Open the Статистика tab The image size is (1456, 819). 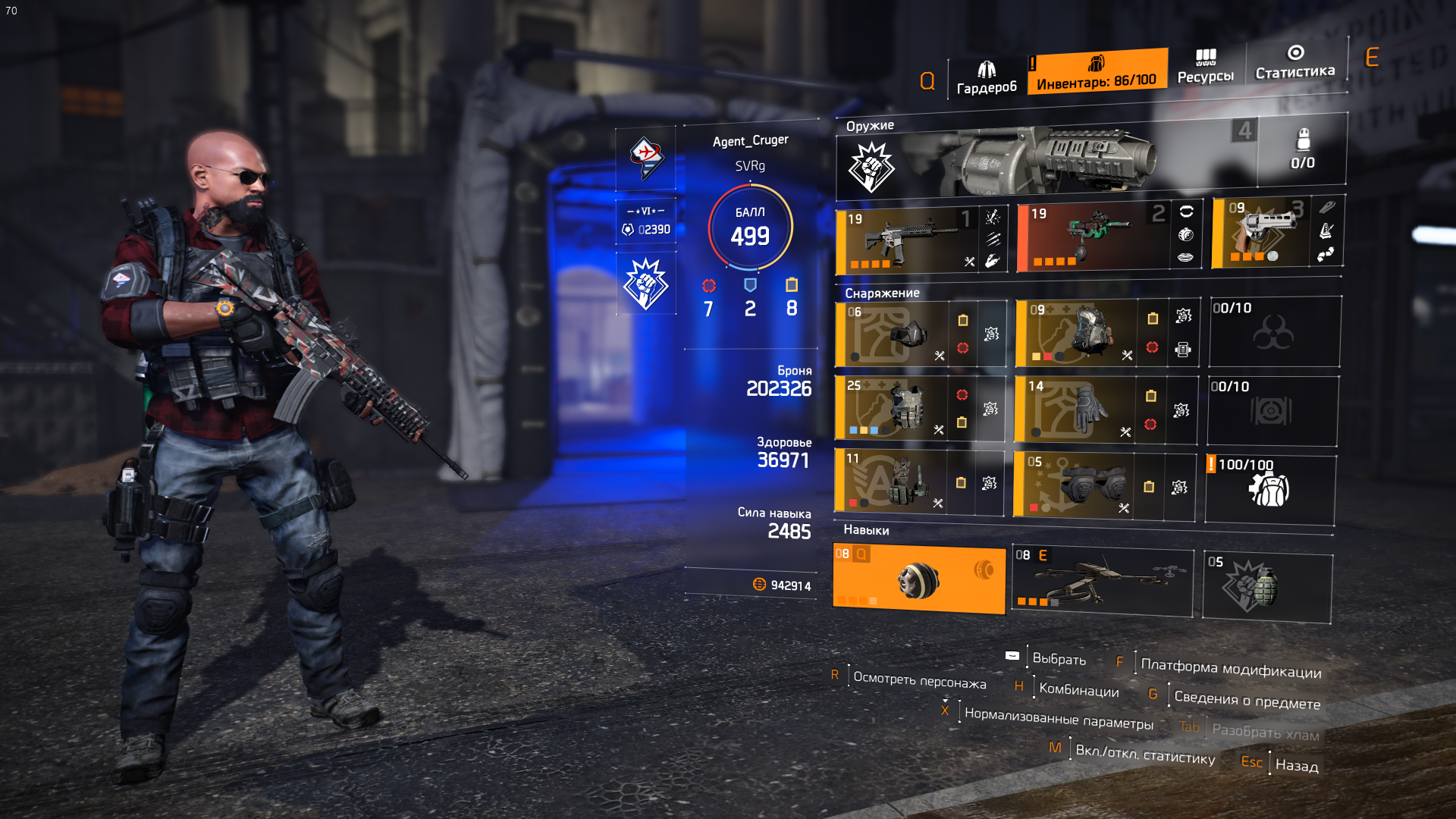point(1294,62)
